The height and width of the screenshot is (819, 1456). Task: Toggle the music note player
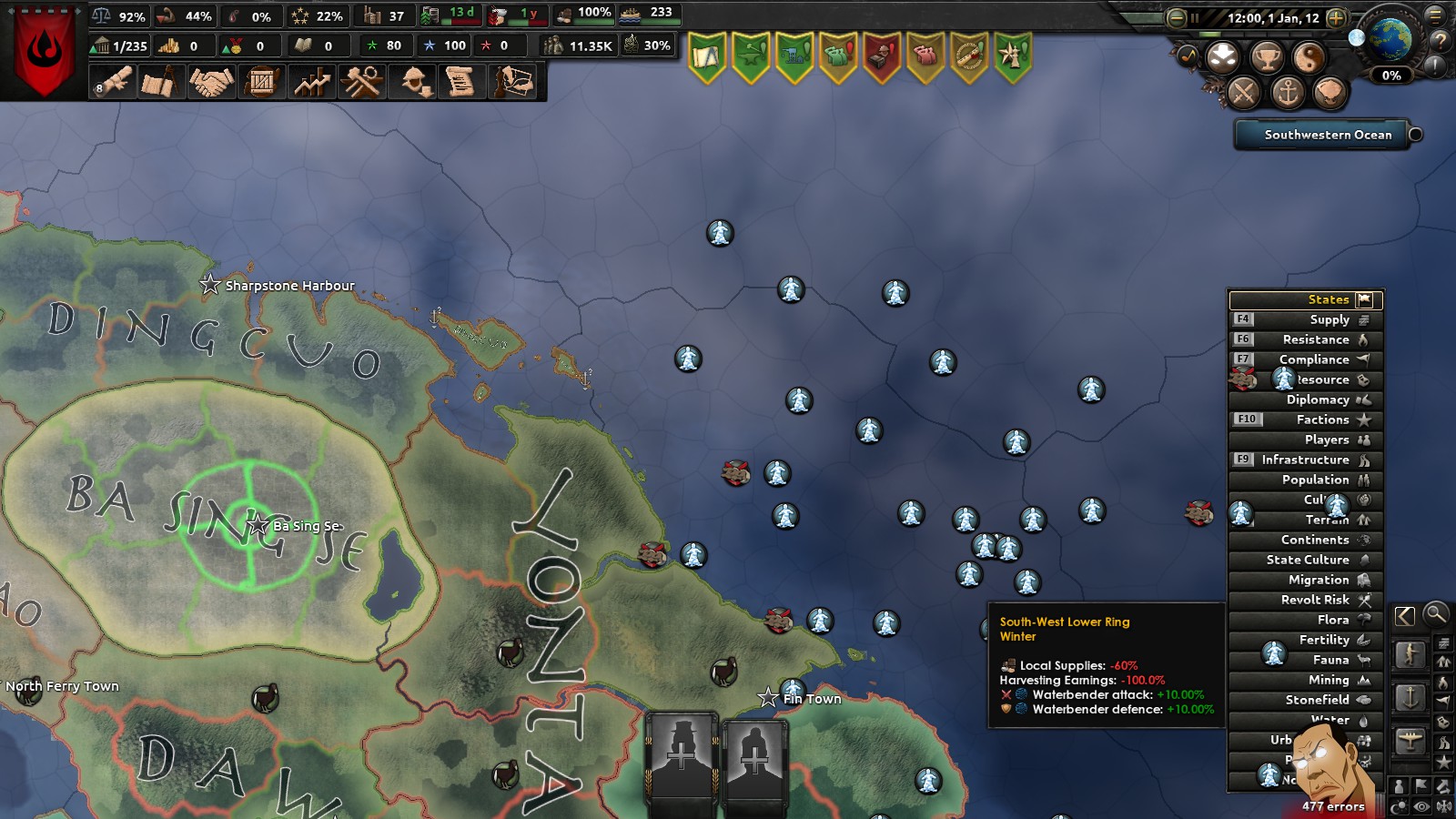pos(1188,55)
